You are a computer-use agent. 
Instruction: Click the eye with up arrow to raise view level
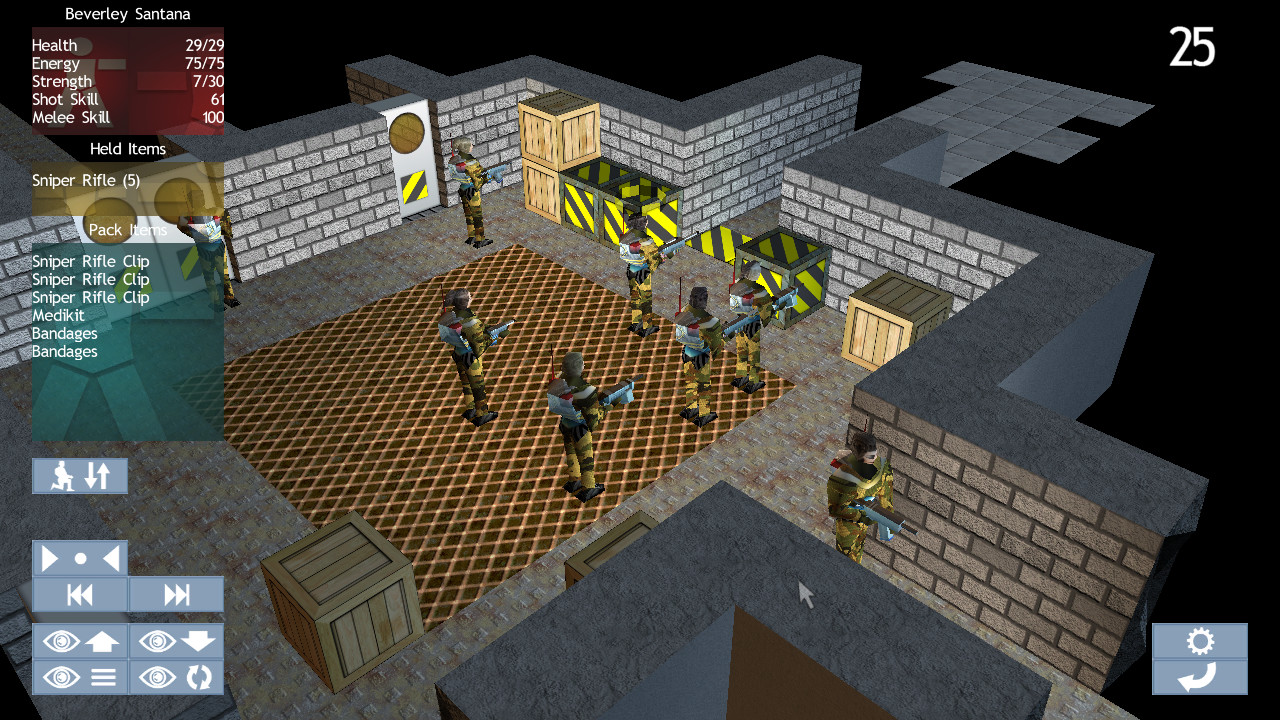[80, 641]
